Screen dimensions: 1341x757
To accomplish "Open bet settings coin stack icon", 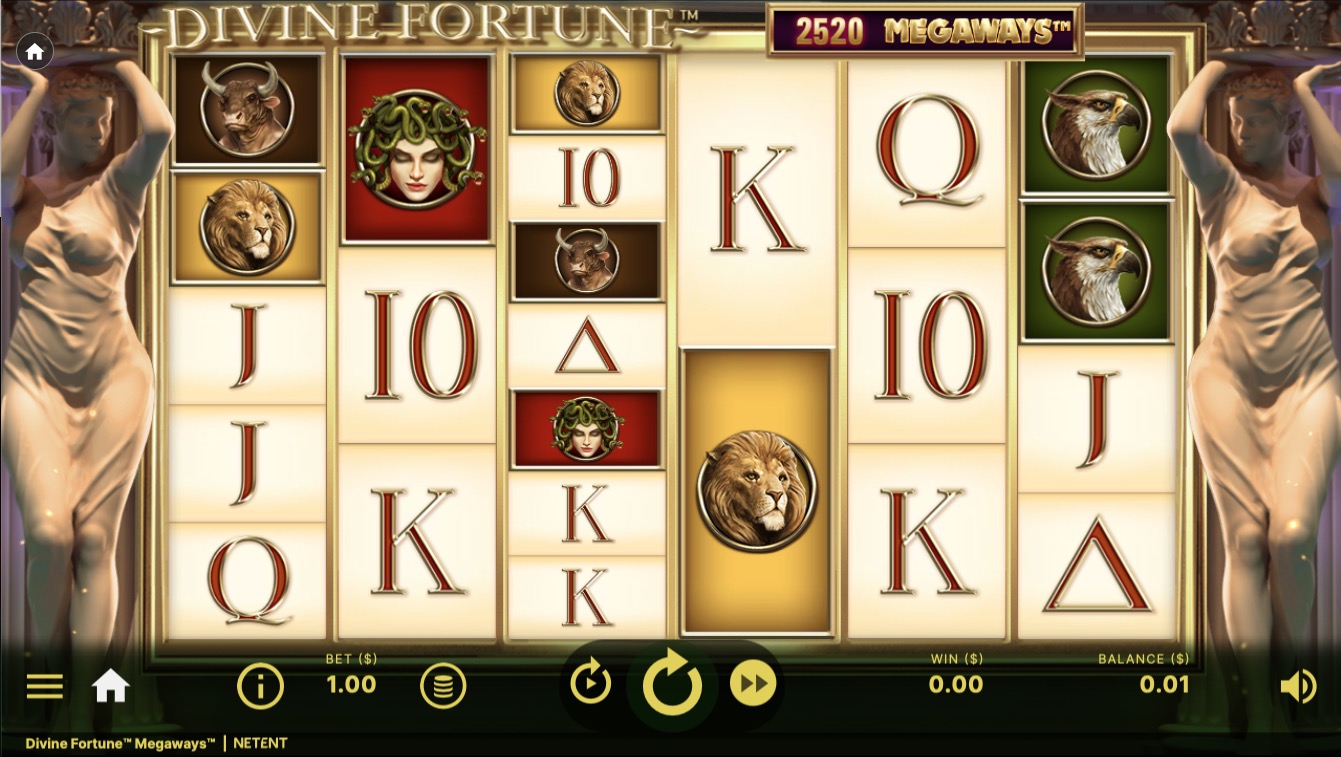I will point(442,686).
